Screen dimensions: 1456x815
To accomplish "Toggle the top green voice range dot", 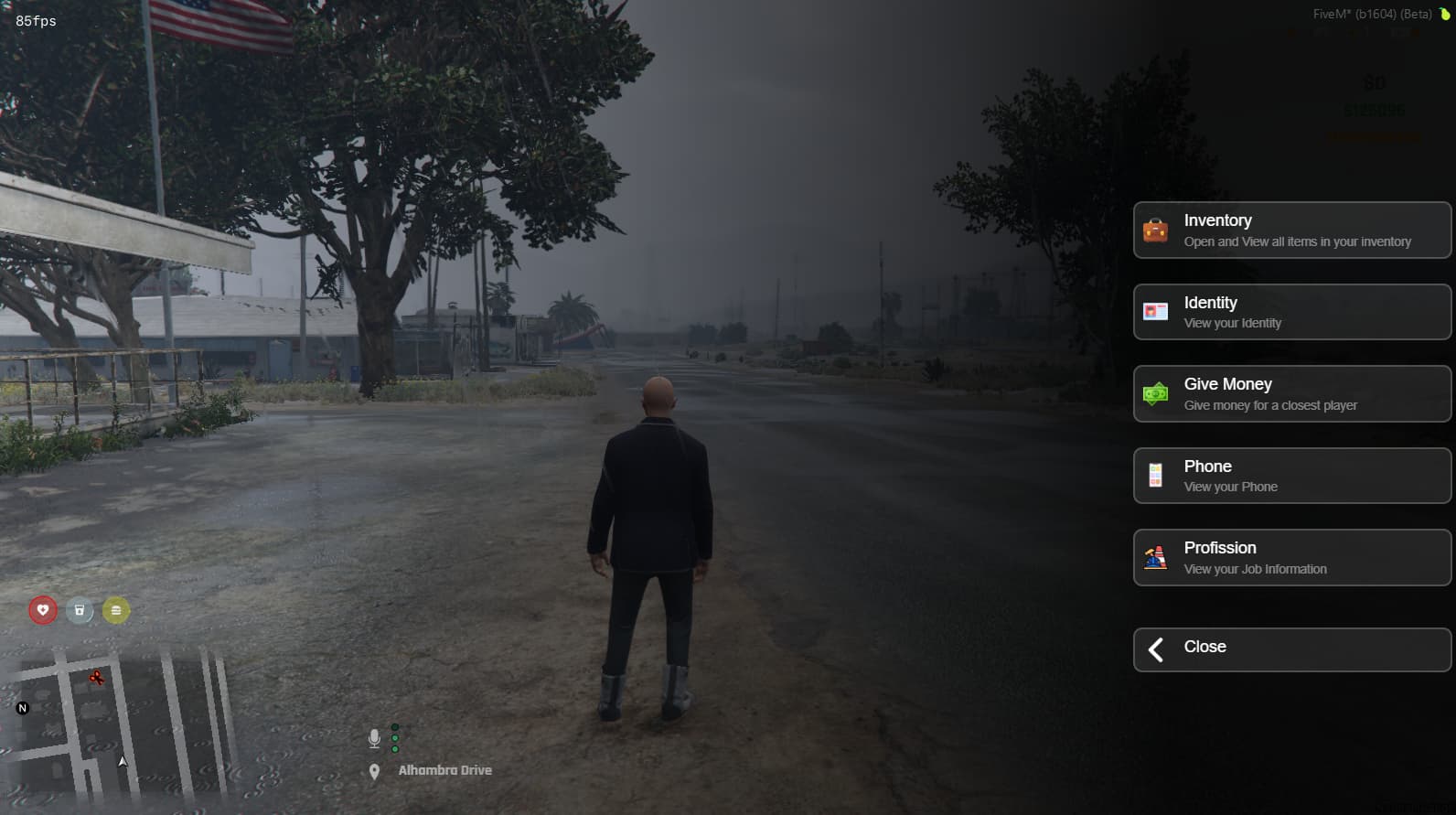I will tap(395, 726).
